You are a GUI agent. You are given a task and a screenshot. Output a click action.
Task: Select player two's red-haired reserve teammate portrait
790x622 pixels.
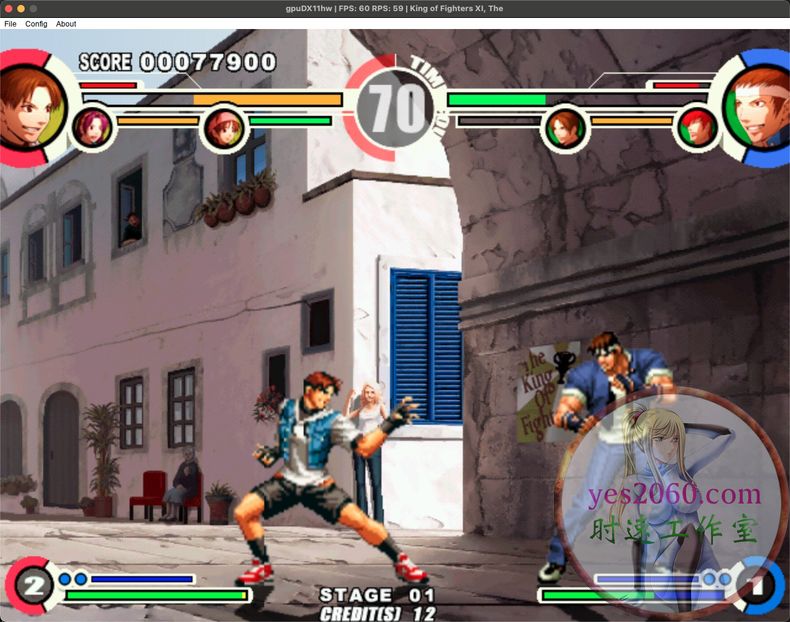[x=697, y=127]
